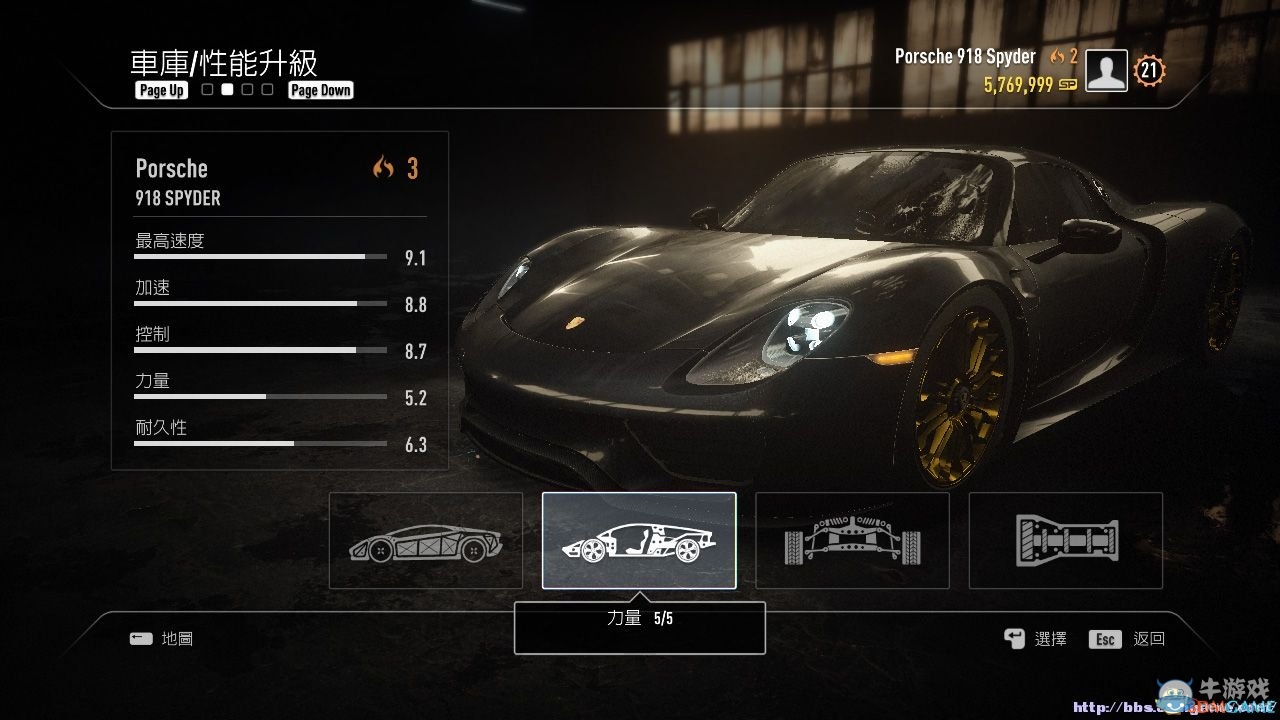Select the third page indicator square
Image resolution: width=1280 pixels, height=720 pixels.
tap(247, 89)
